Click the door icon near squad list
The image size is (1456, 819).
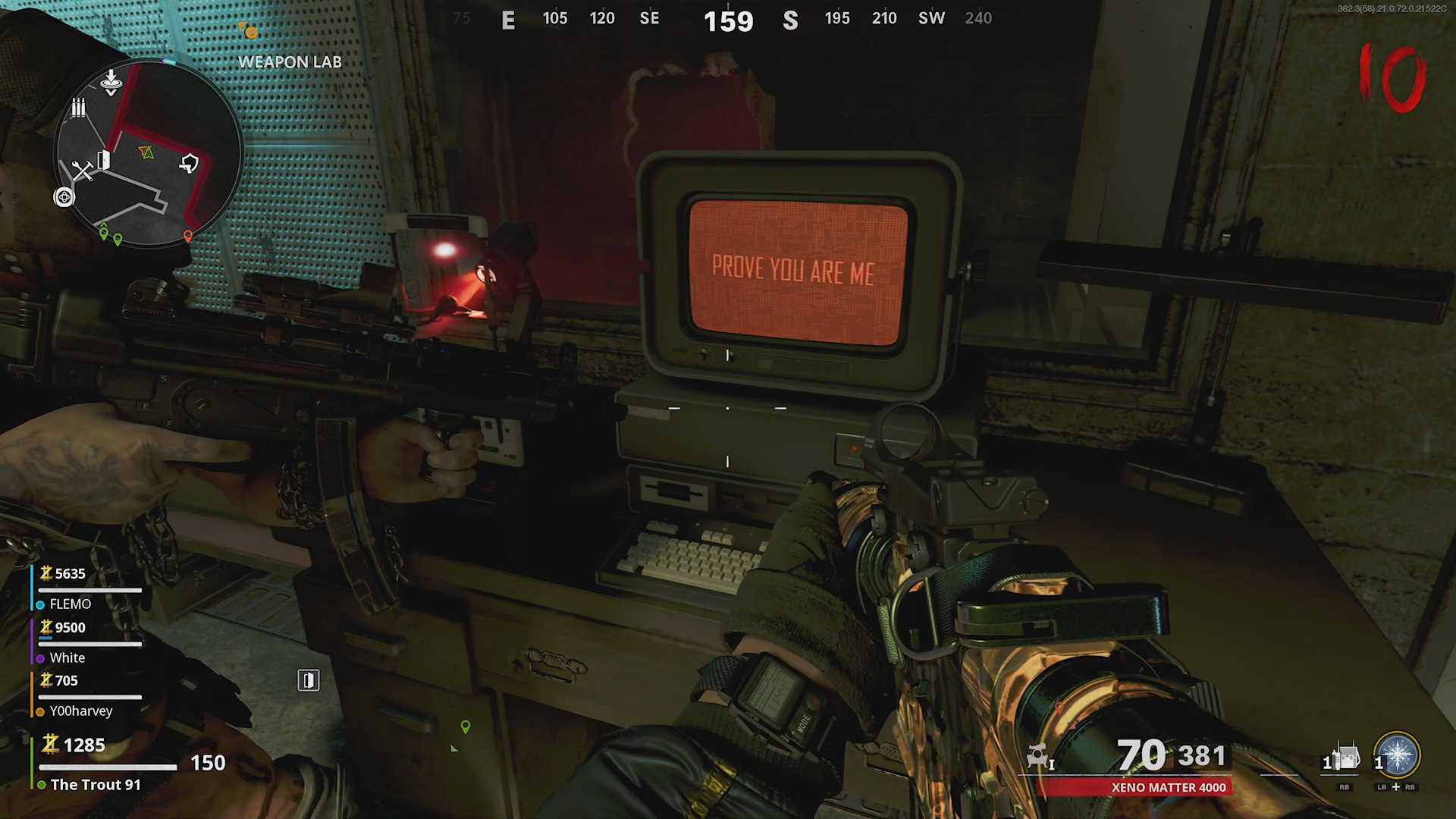pyautogui.click(x=308, y=680)
